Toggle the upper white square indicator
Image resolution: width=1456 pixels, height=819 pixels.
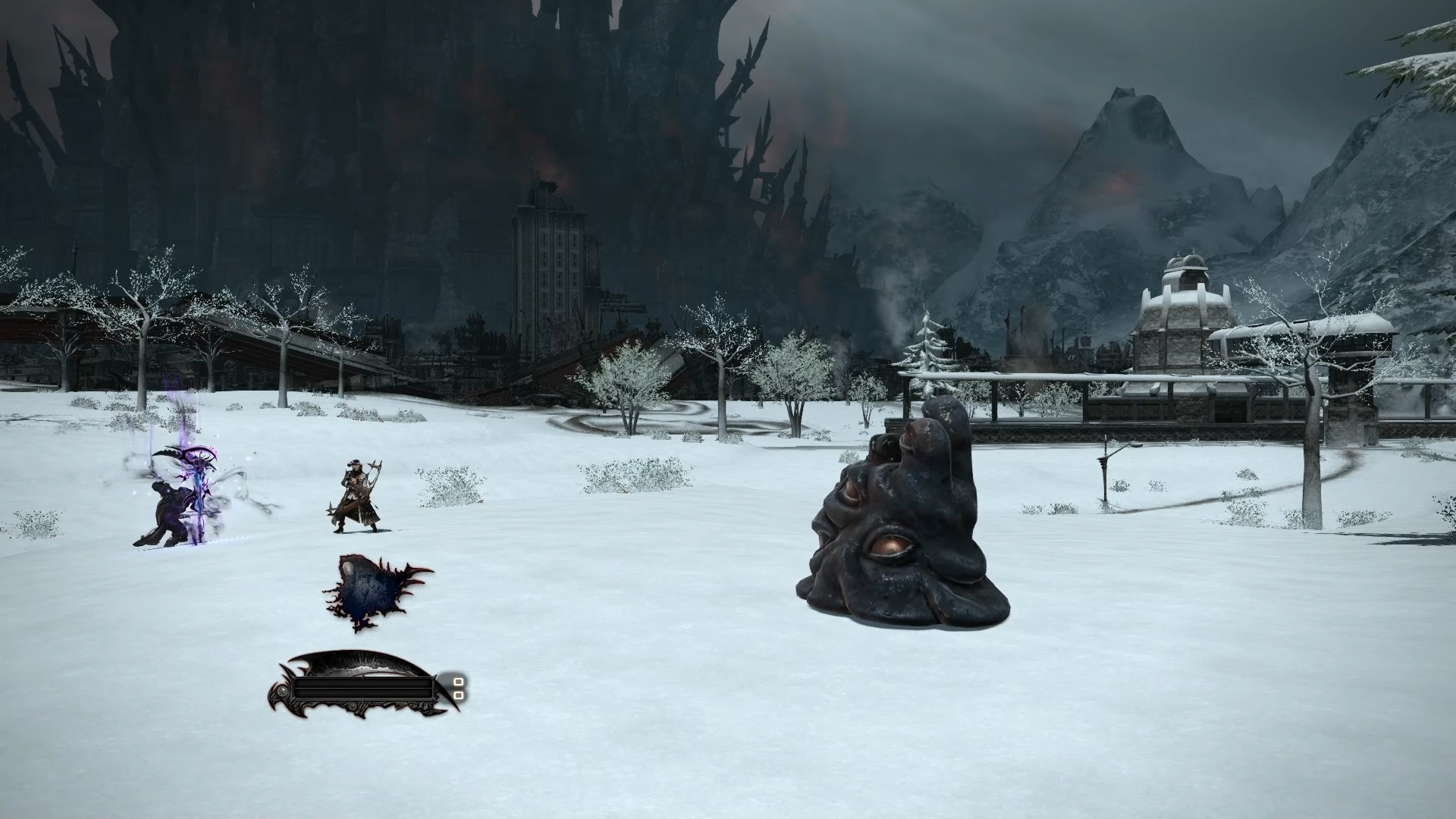point(459,682)
